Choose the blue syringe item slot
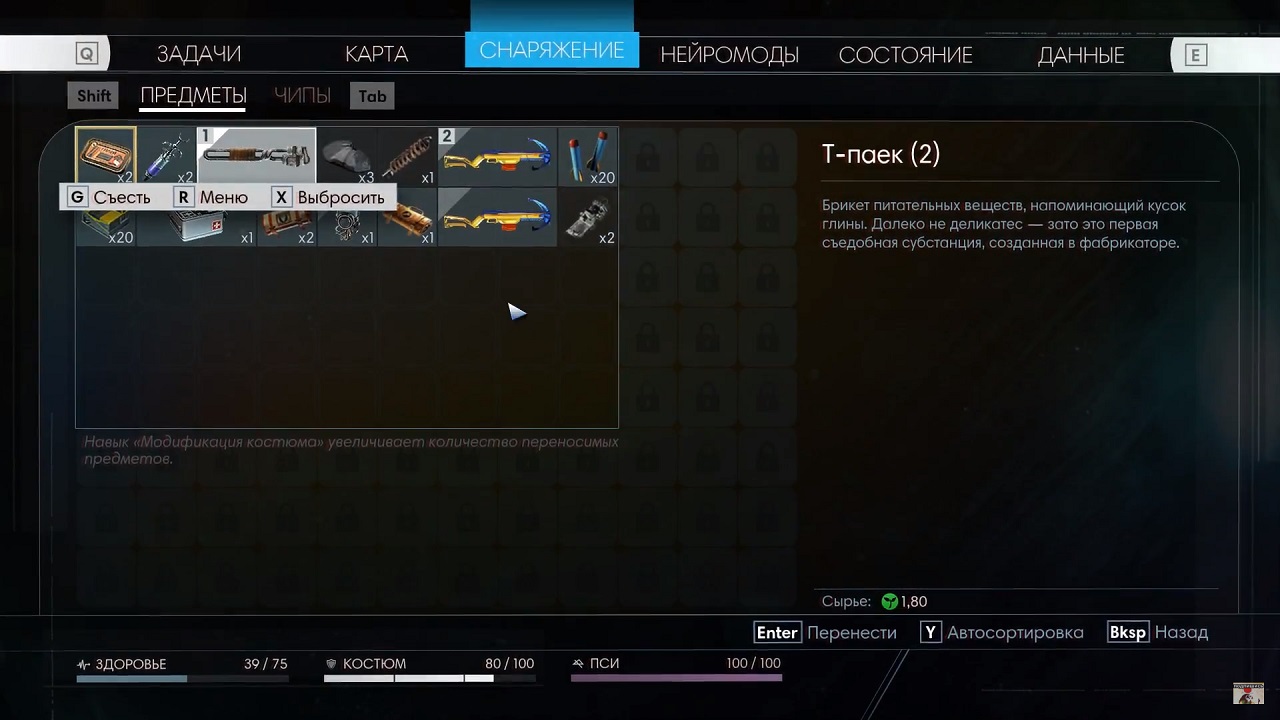 167,156
